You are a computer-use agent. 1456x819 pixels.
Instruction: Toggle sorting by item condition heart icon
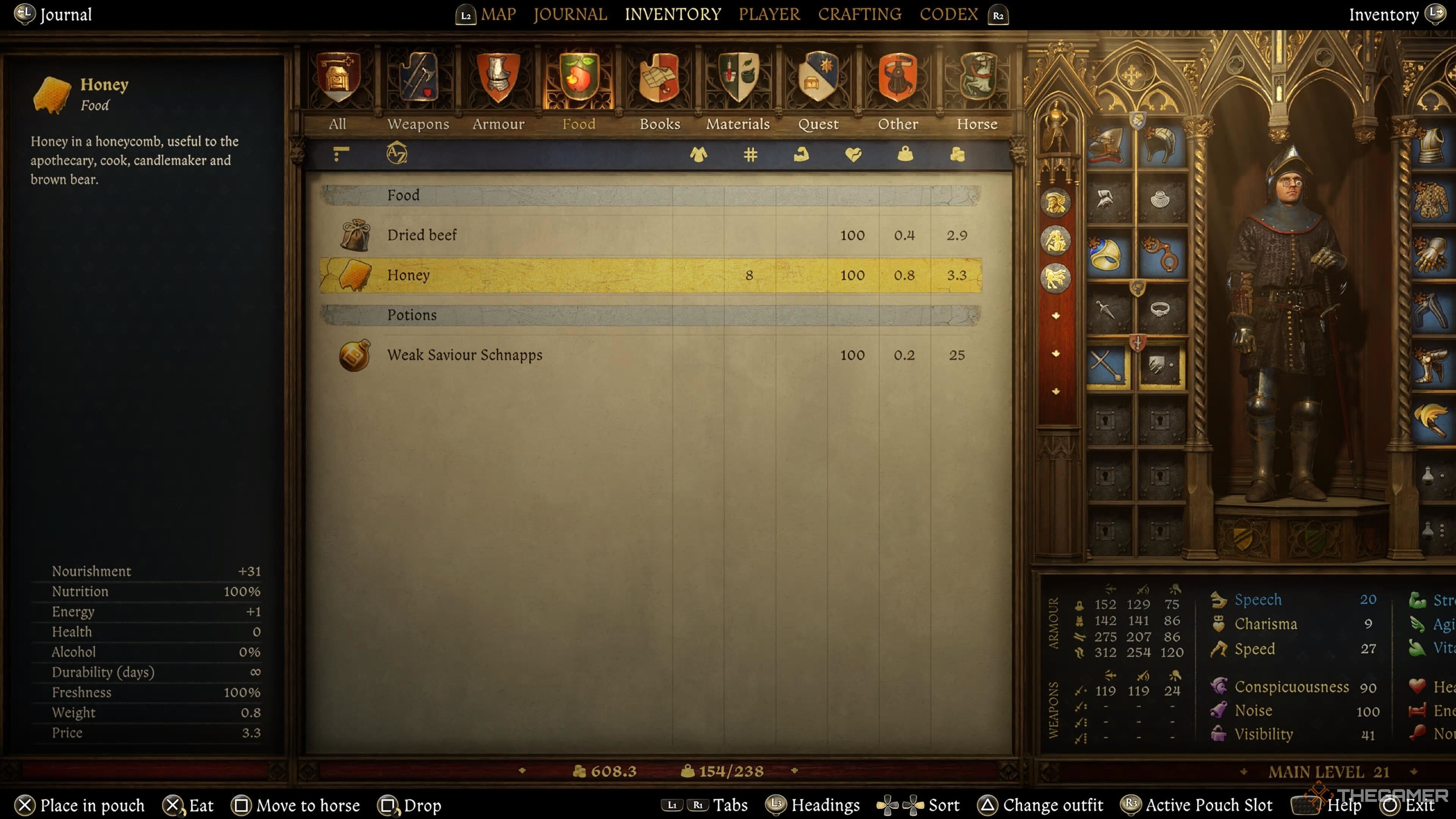click(x=854, y=155)
